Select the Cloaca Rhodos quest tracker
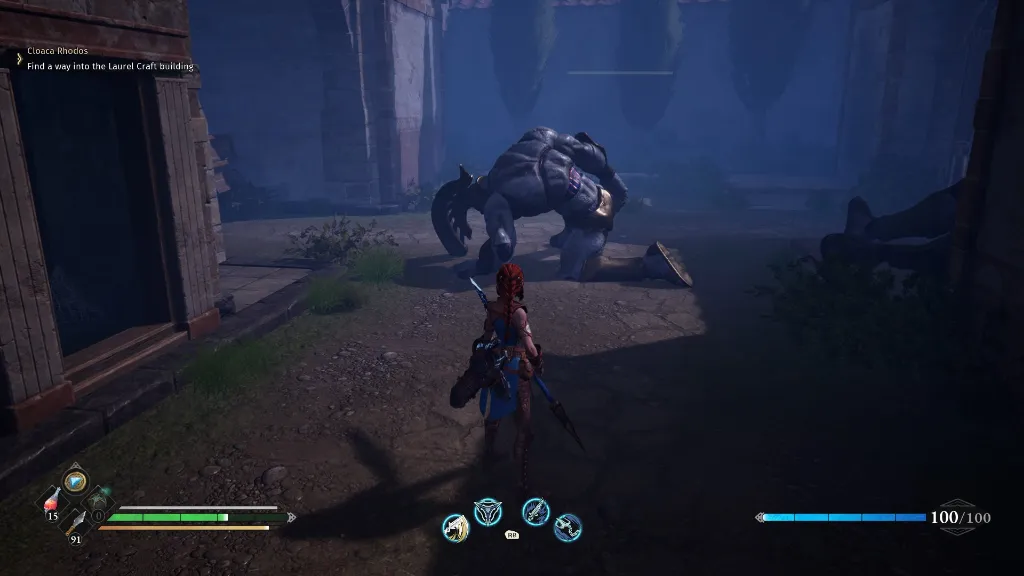This screenshot has width=1024, height=576. click(x=58, y=51)
